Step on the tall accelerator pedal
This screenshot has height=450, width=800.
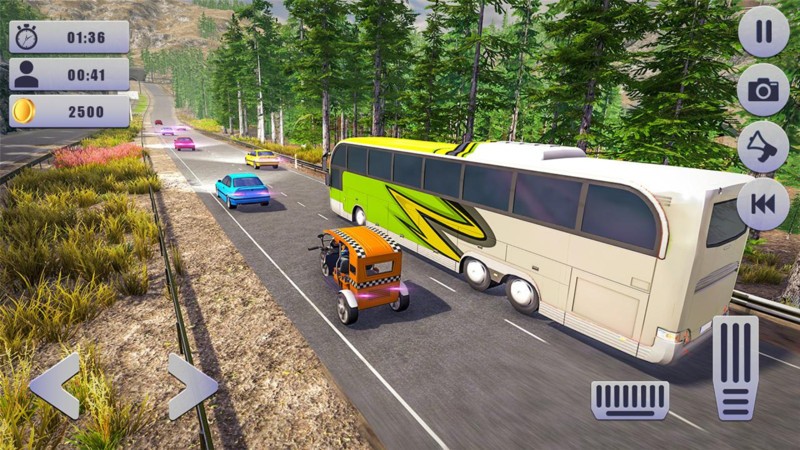735,367
